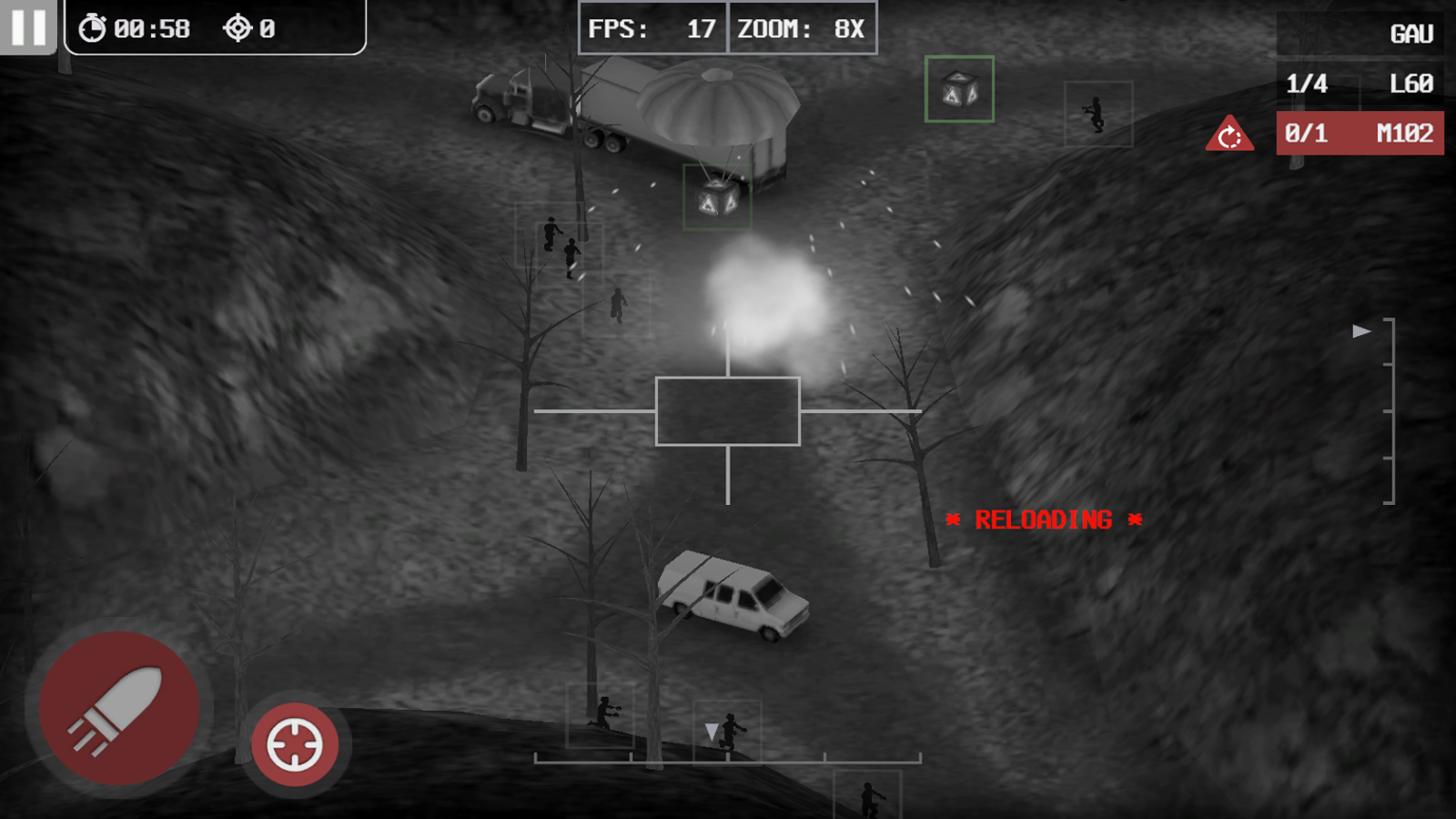The height and width of the screenshot is (819, 1456).
Task: Toggle the central targeting reticle box
Action: click(x=728, y=411)
